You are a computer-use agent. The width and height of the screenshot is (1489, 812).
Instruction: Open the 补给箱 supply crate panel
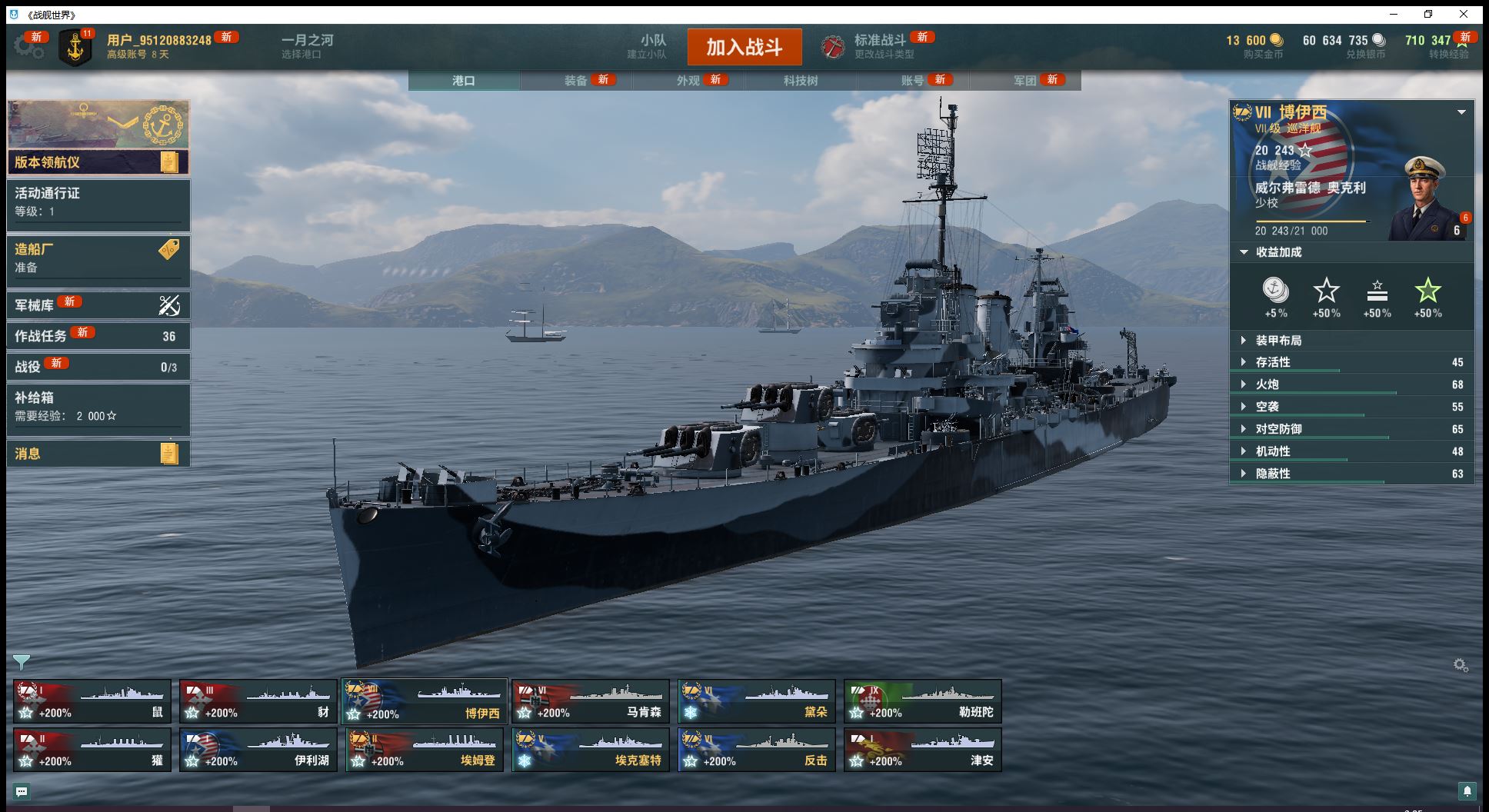[x=98, y=407]
